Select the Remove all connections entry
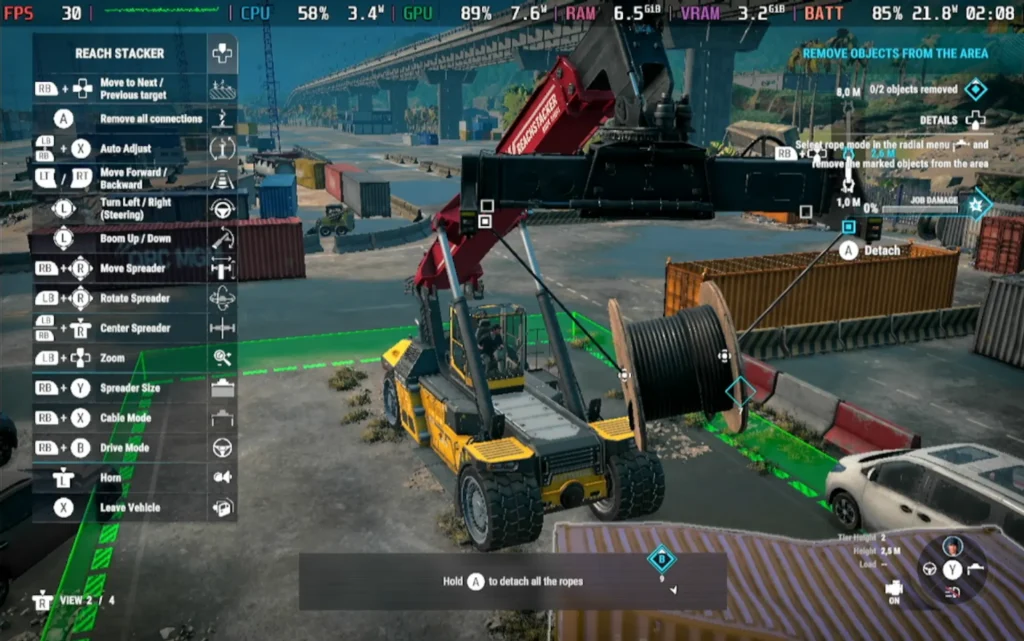Image resolution: width=1024 pixels, height=641 pixels. [x=150, y=119]
